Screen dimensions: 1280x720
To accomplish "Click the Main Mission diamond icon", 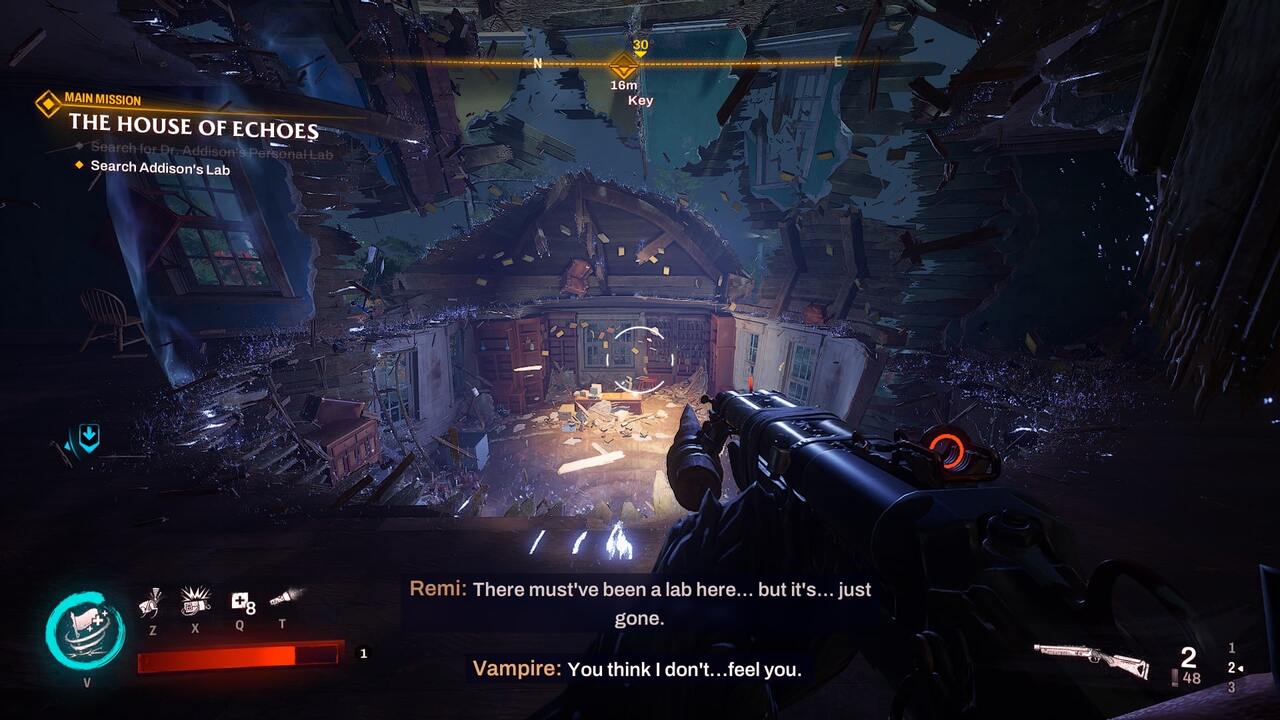I will 47,103.
